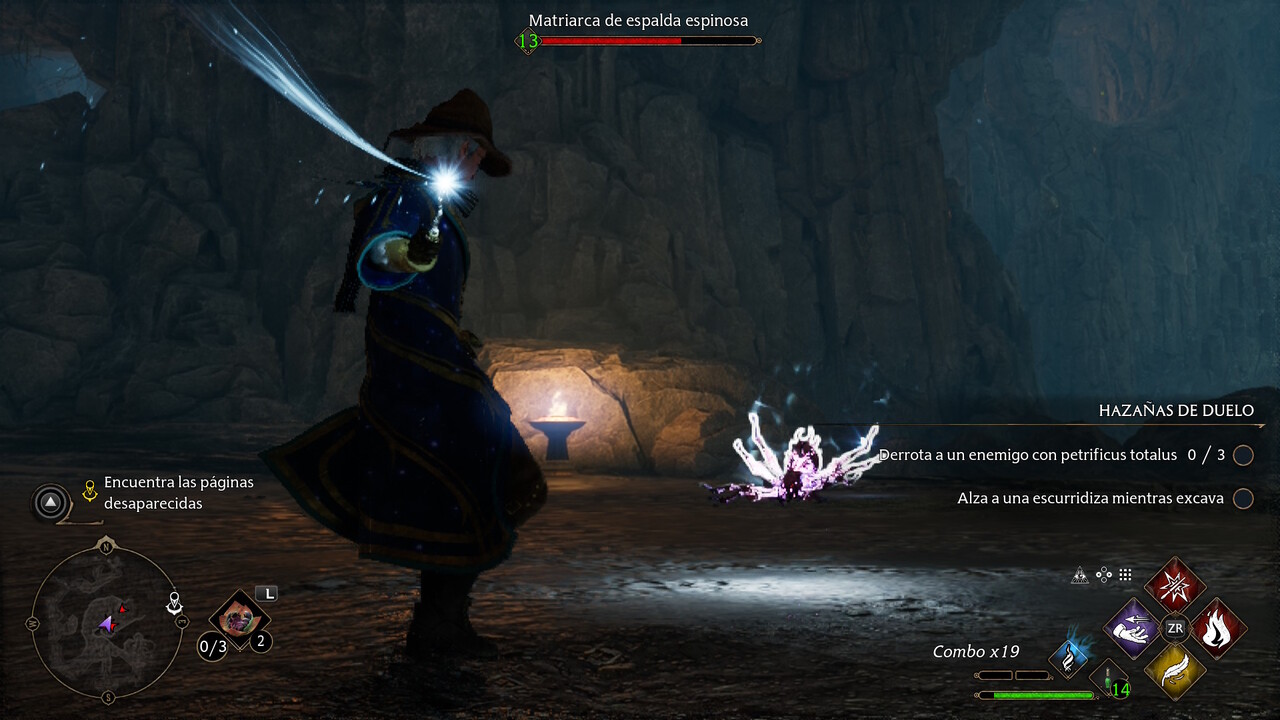
Task: Click the 'Hazañas de duelo' header
Action: click(1175, 411)
